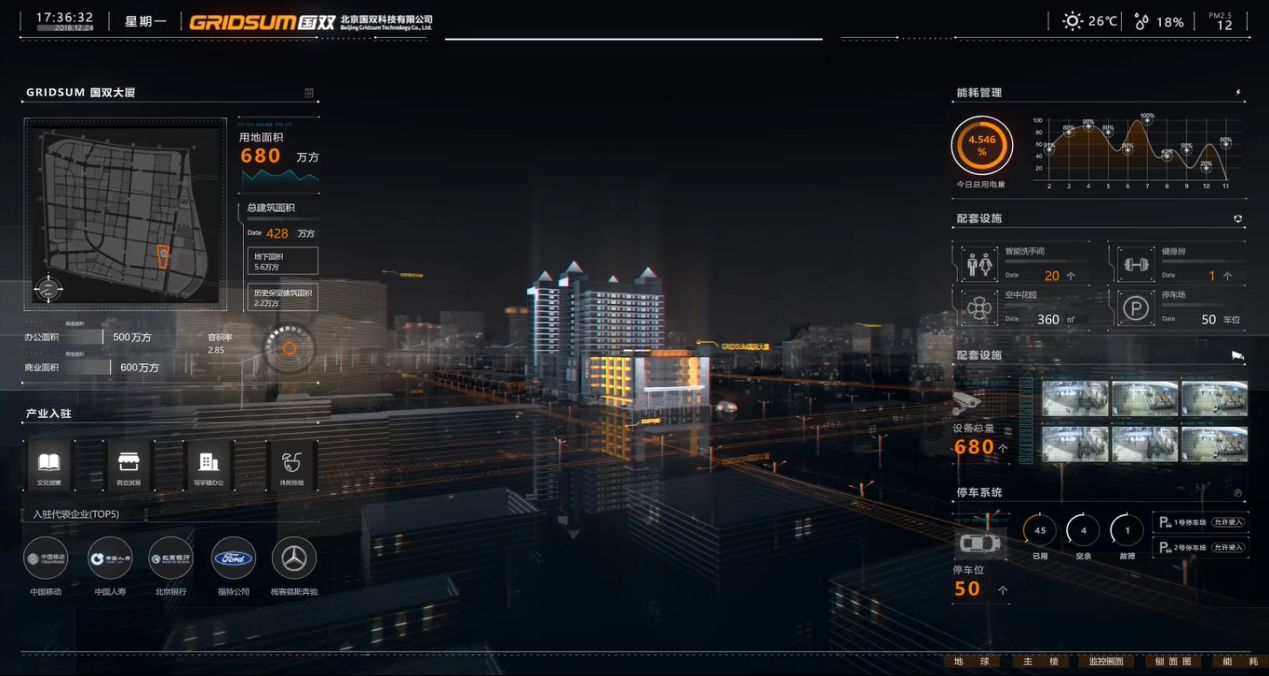
Task: Show the 监控画面 surveillance tab
Action: click(x=1106, y=662)
